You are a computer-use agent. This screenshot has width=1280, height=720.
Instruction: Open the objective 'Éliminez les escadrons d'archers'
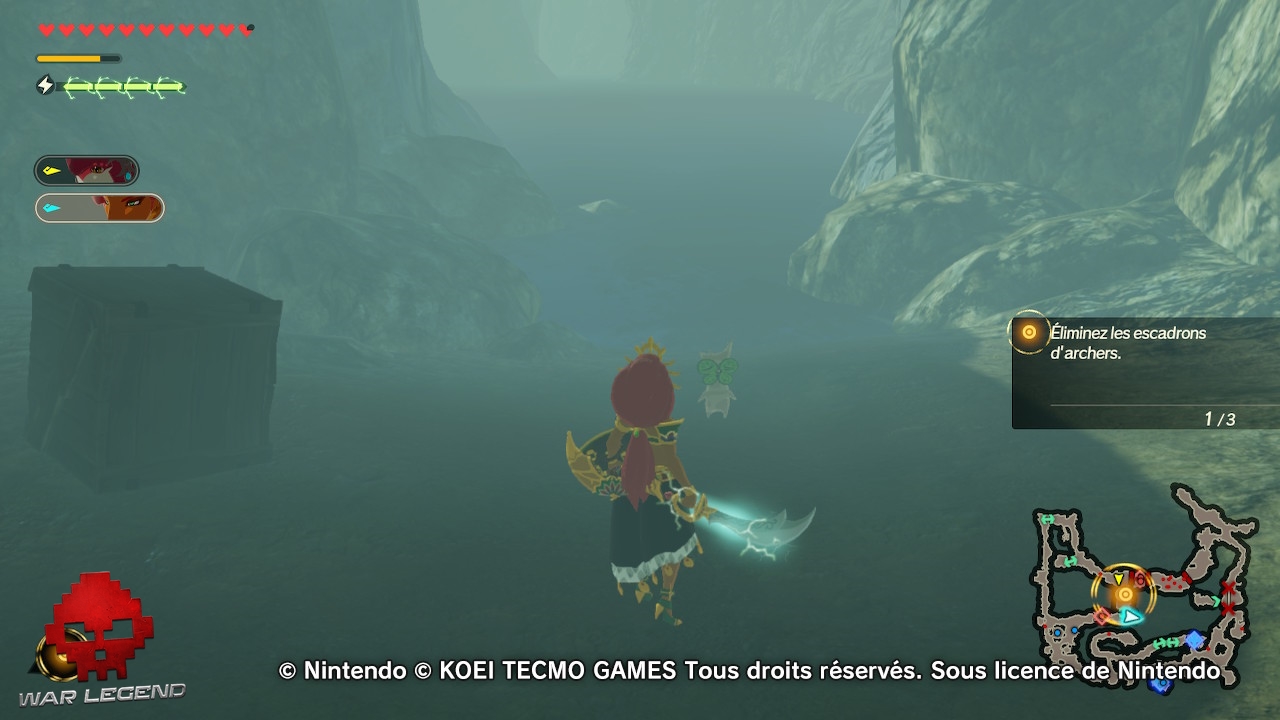pyautogui.click(x=1128, y=341)
